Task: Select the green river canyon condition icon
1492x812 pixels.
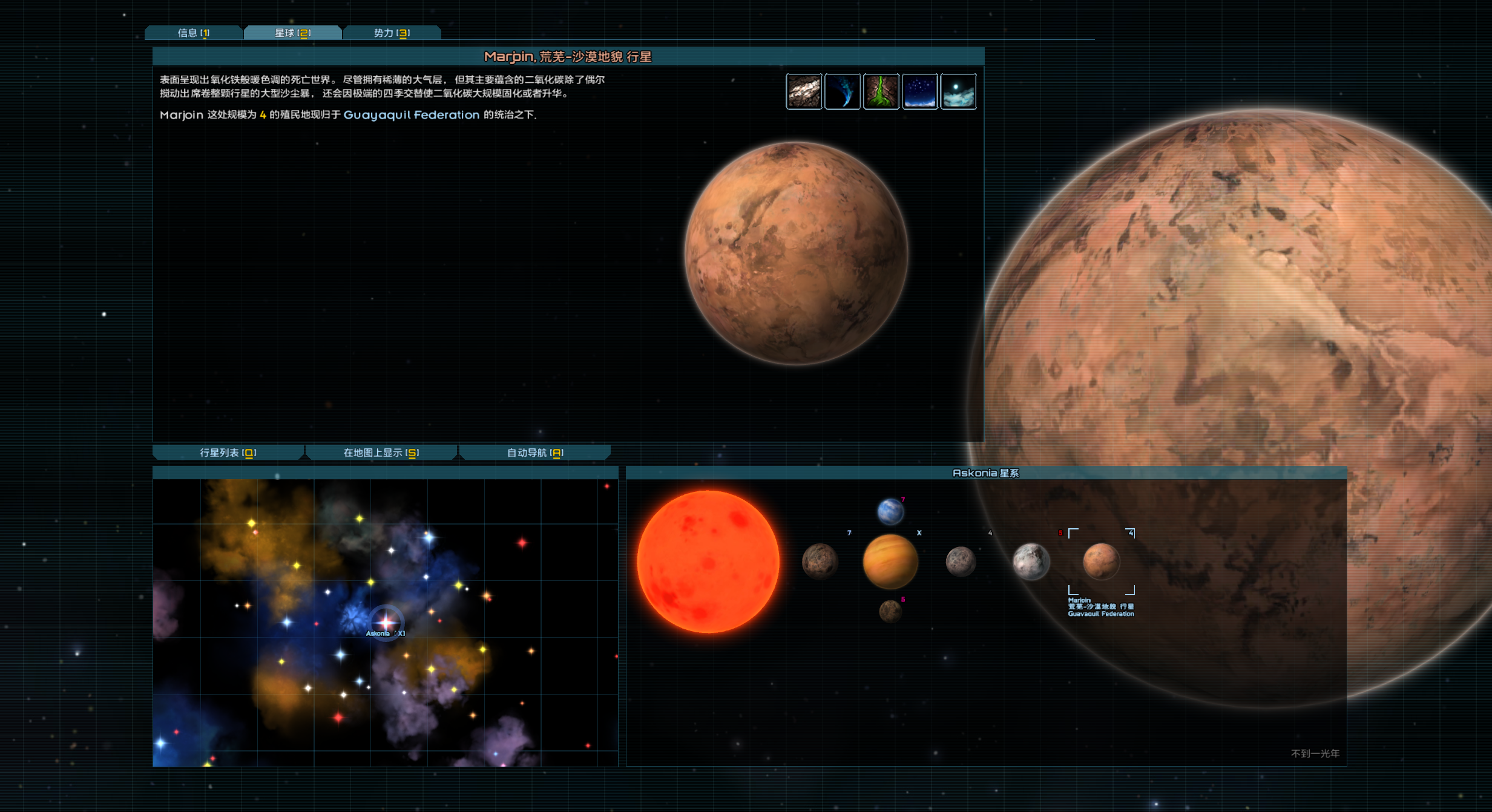Action: click(x=881, y=91)
